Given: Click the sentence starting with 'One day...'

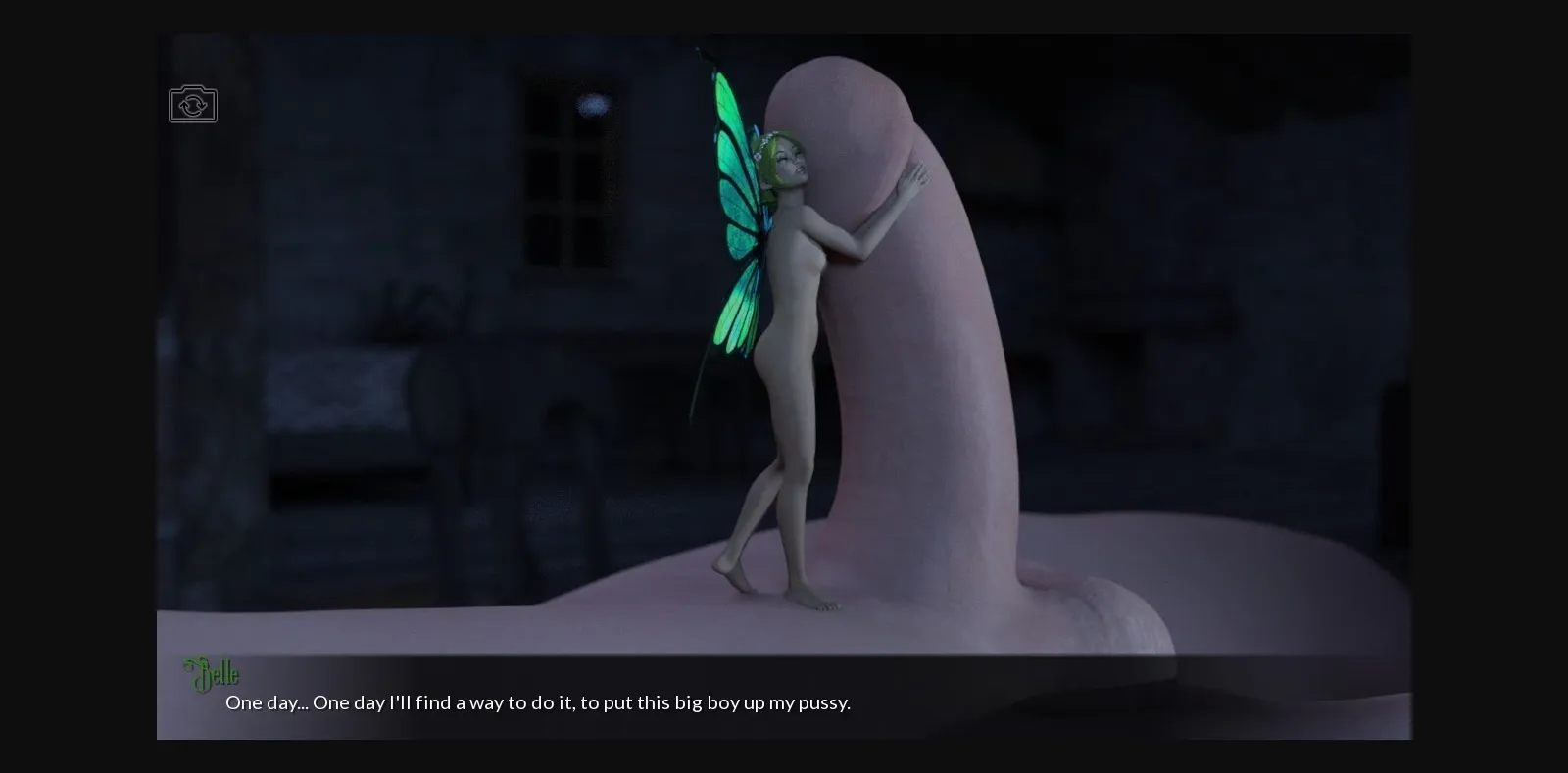Looking at the screenshot, I should point(538,702).
